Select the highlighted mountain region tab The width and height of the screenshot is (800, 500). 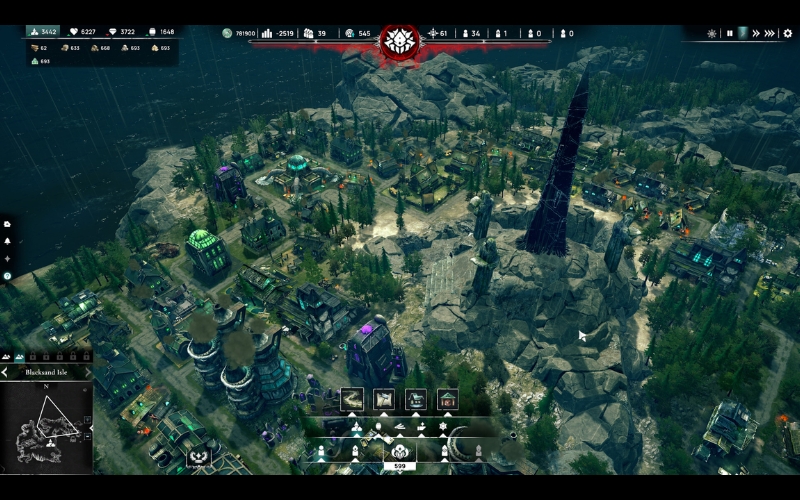19,355
